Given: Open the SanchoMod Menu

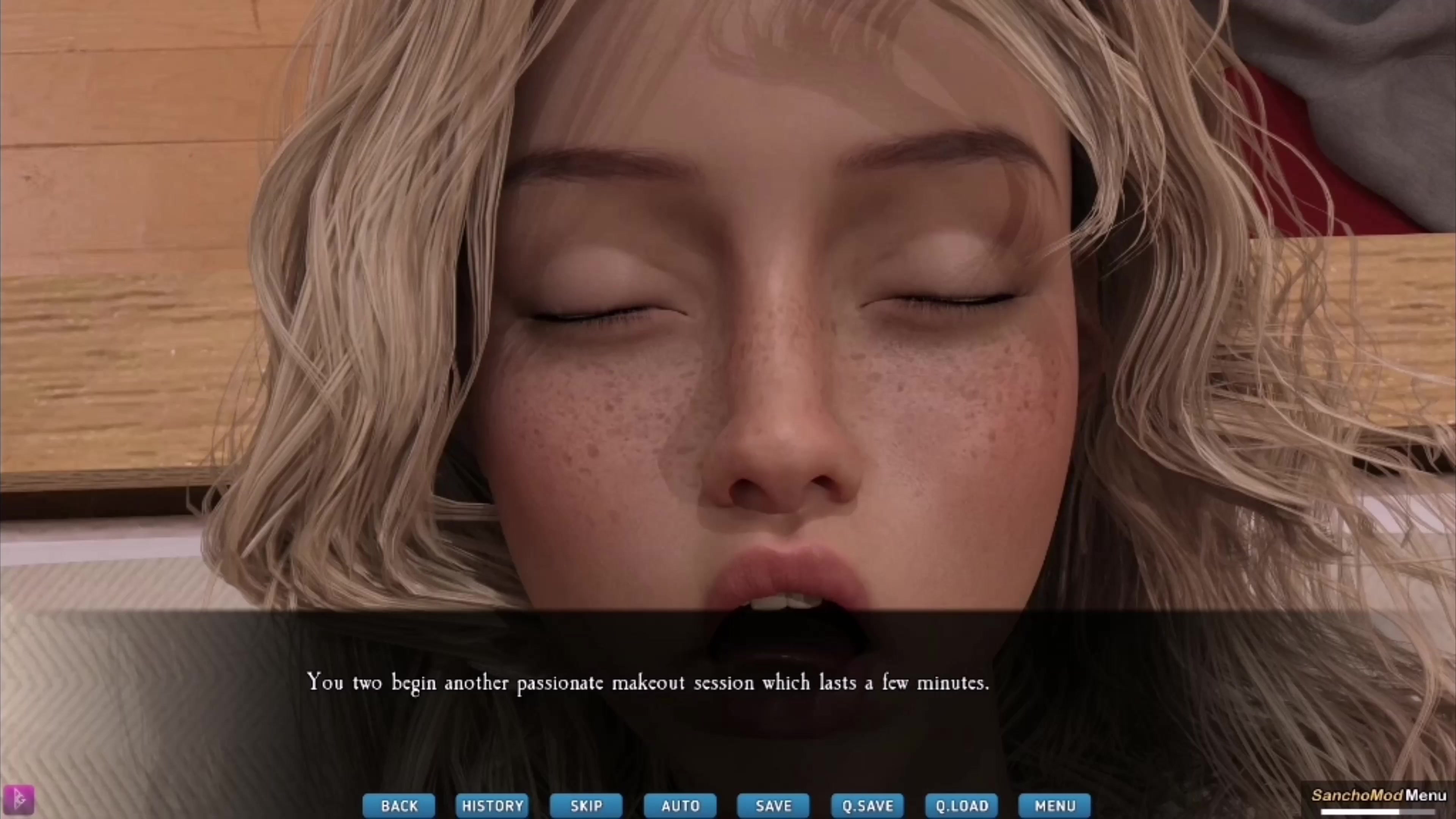Looking at the screenshot, I should (x=1379, y=795).
